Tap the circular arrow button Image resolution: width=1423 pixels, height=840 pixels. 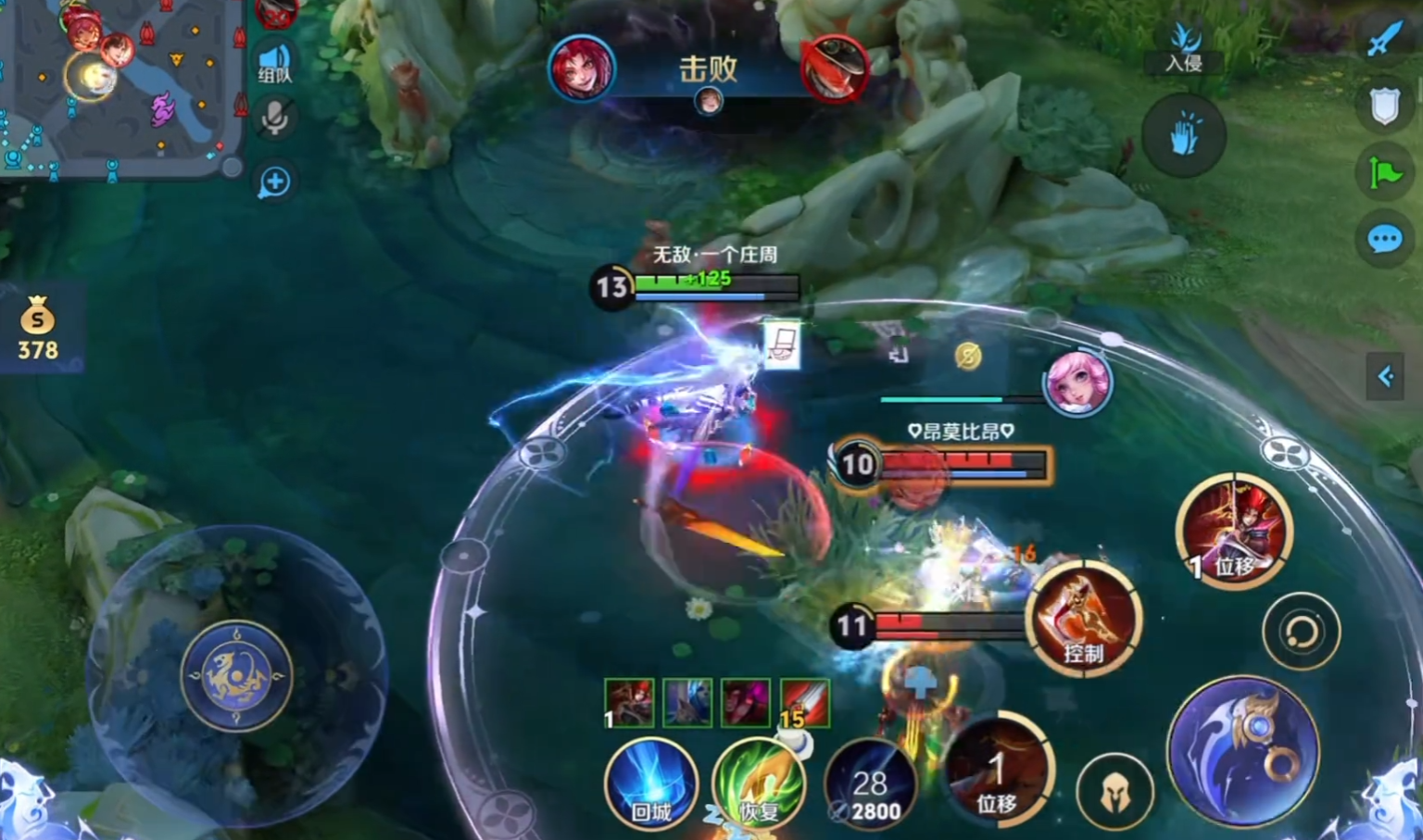click(1301, 632)
